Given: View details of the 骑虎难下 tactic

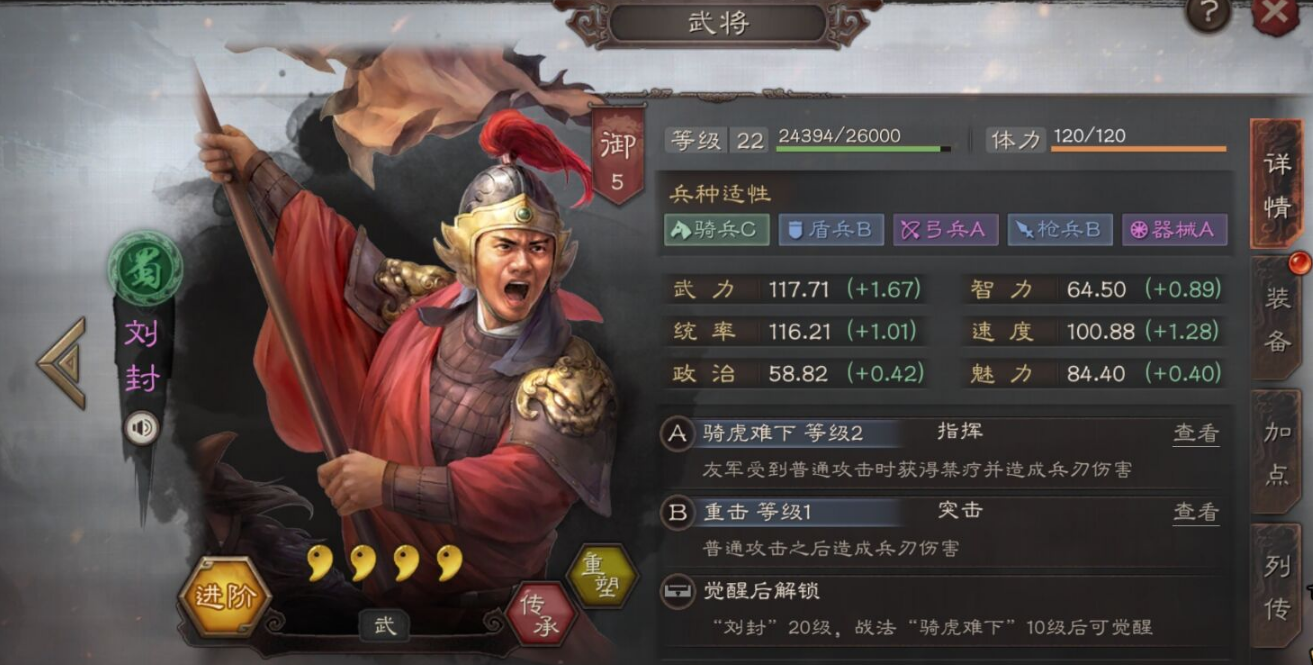Looking at the screenshot, I should (1196, 433).
